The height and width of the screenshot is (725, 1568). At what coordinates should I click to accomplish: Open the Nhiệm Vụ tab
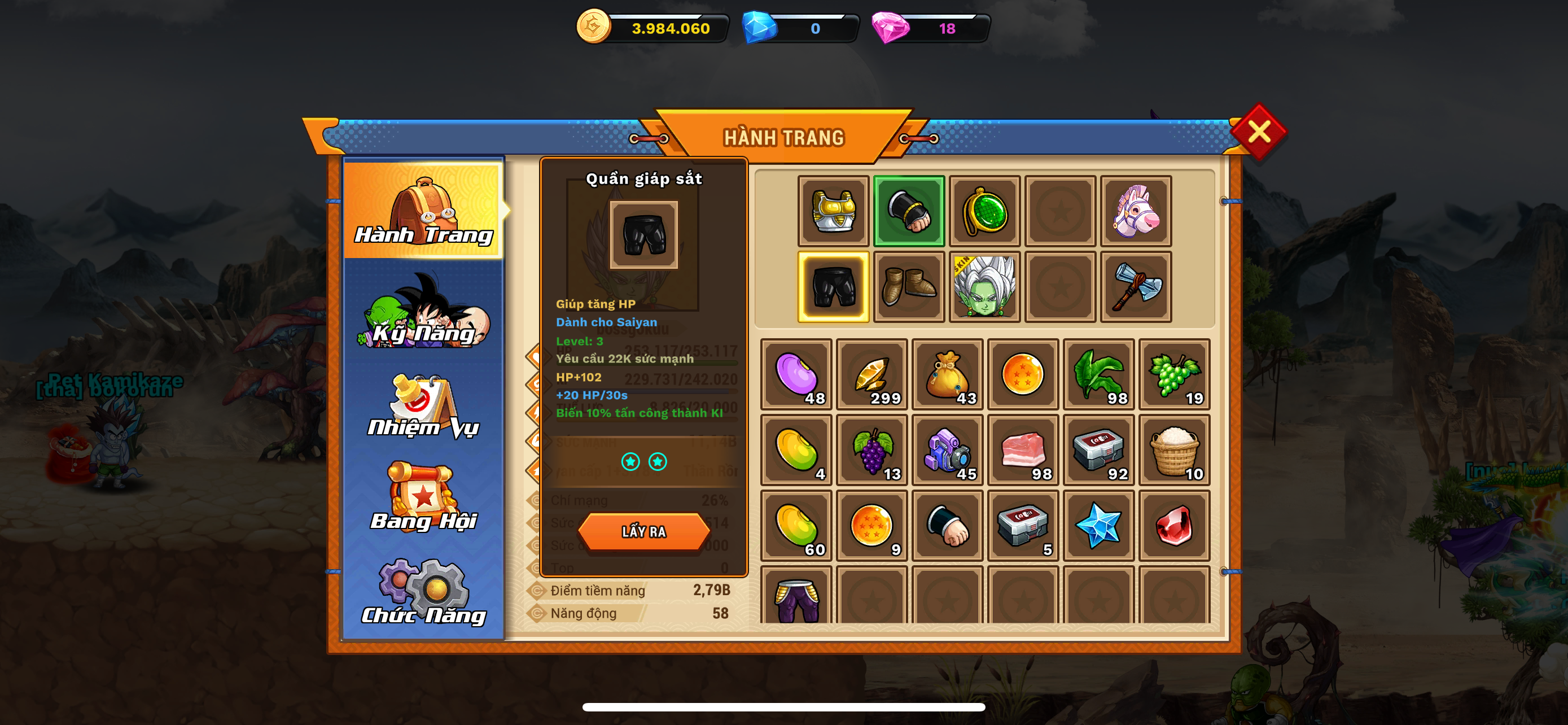coord(424,406)
